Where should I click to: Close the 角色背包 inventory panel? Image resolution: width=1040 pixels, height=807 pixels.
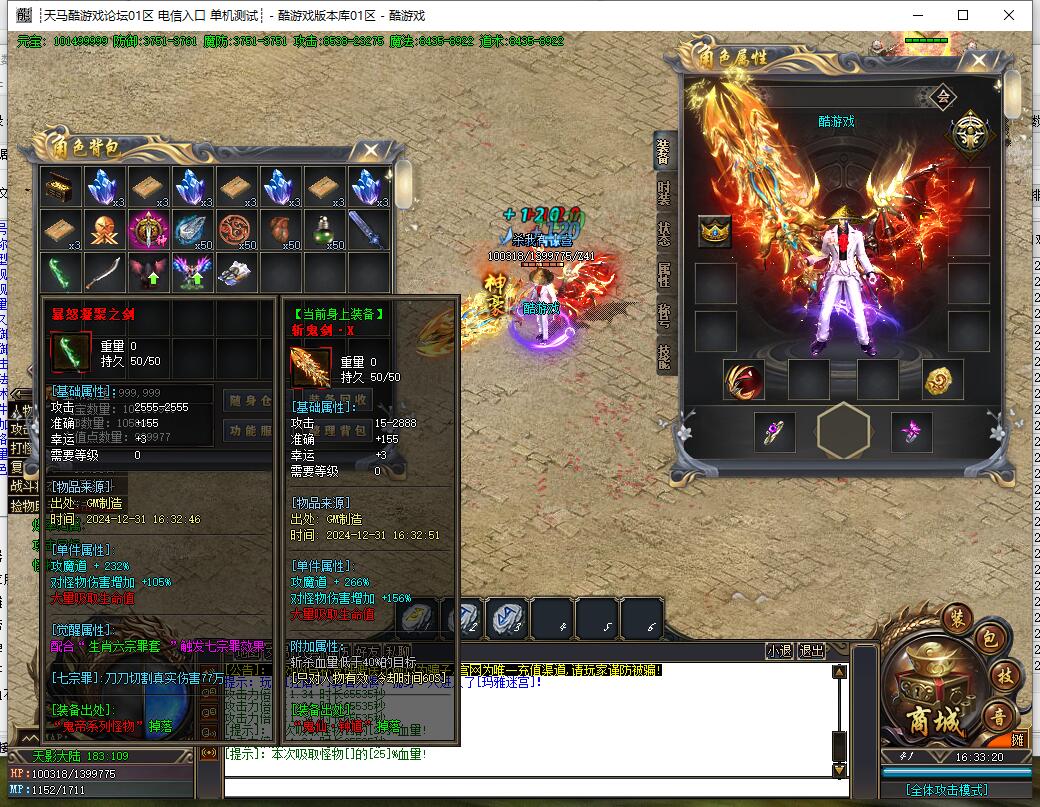tap(371, 150)
